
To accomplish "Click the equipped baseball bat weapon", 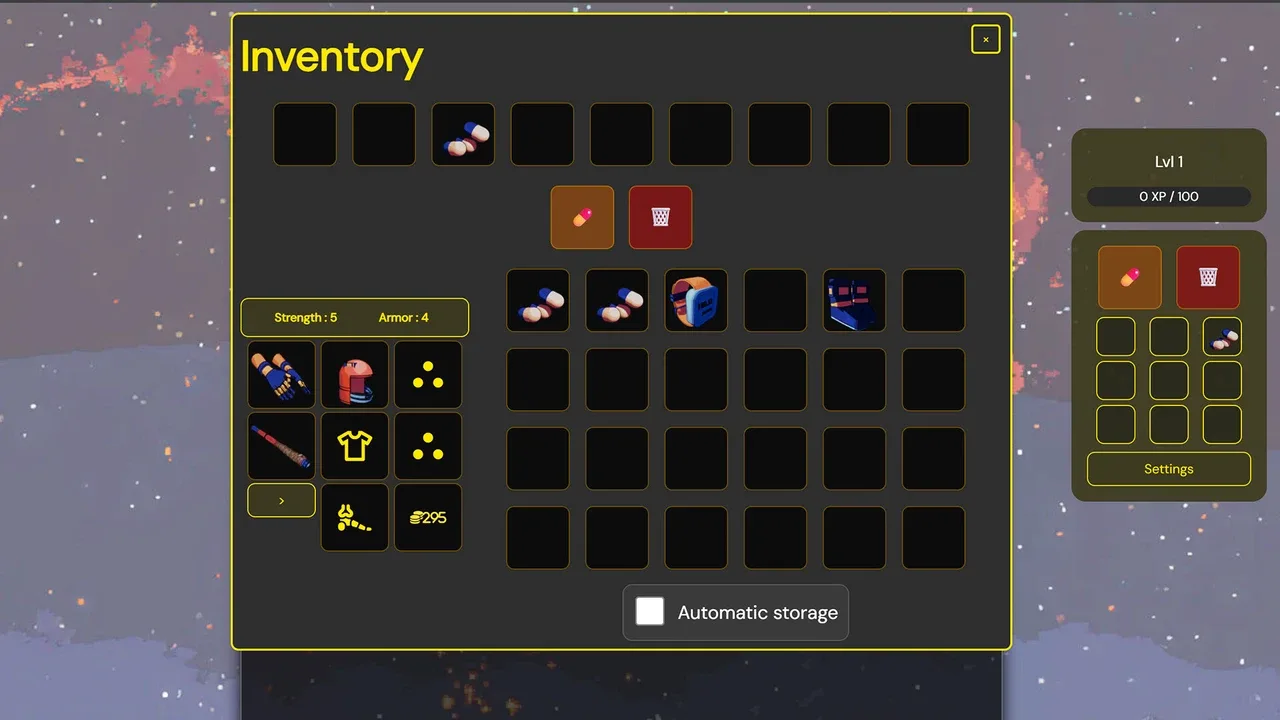I will 281,446.
